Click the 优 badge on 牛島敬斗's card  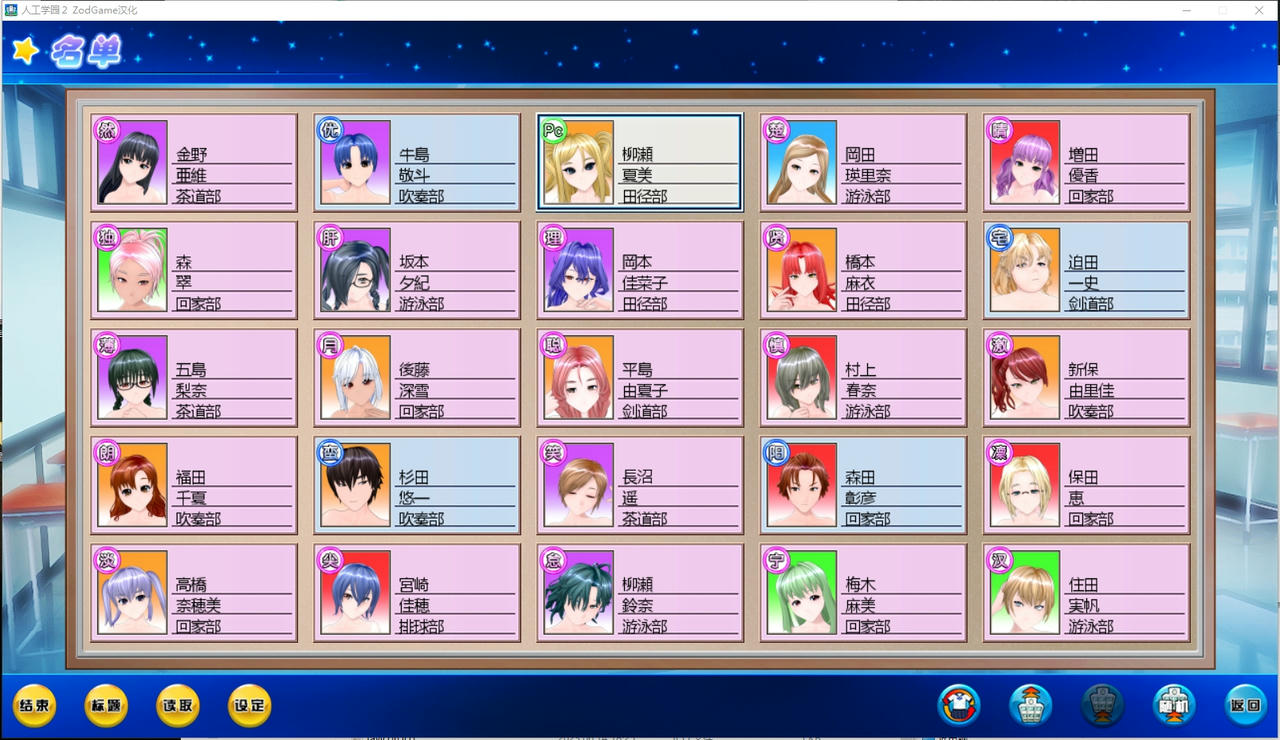click(x=330, y=130)
